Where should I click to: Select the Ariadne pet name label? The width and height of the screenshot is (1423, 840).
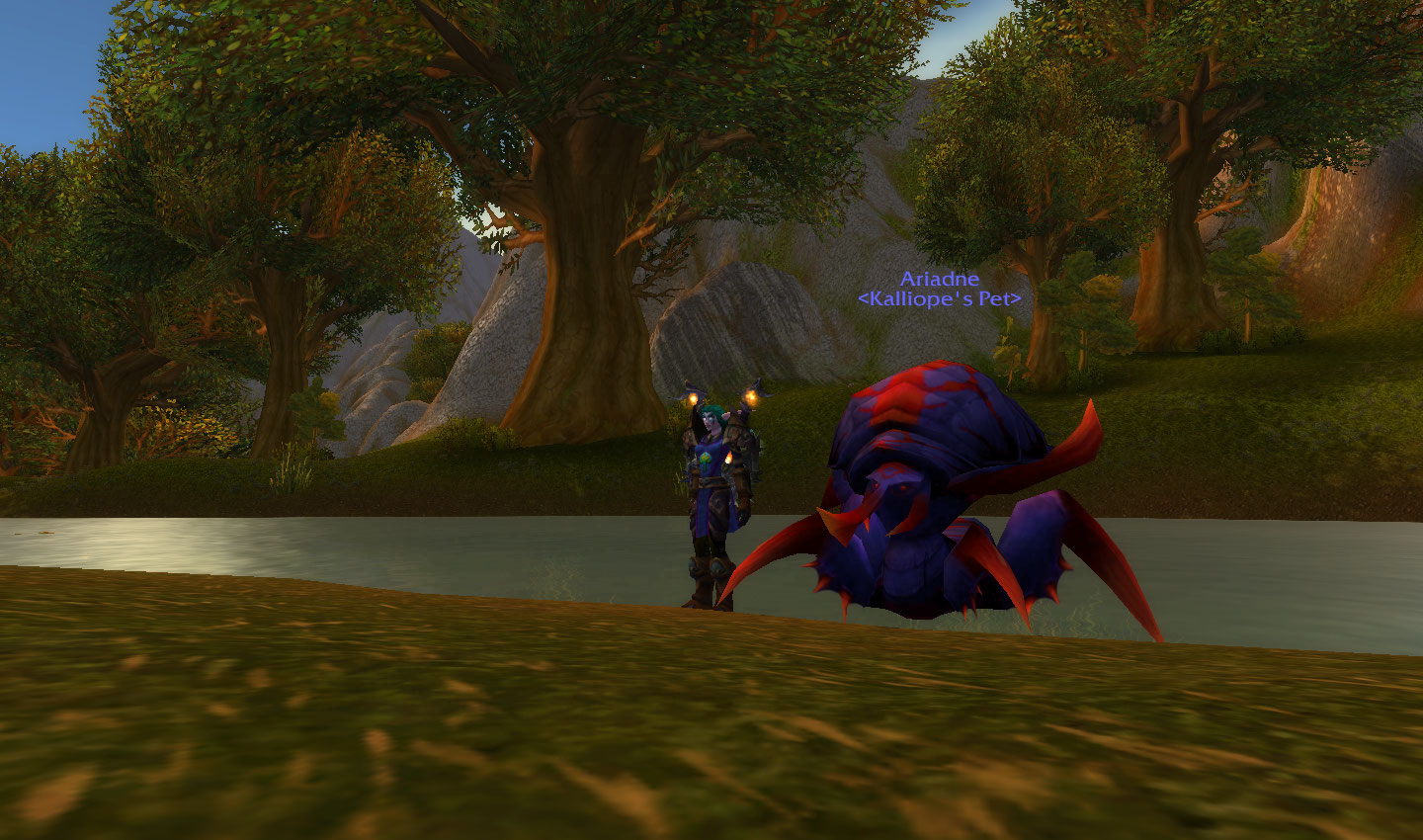click(939, 280)
